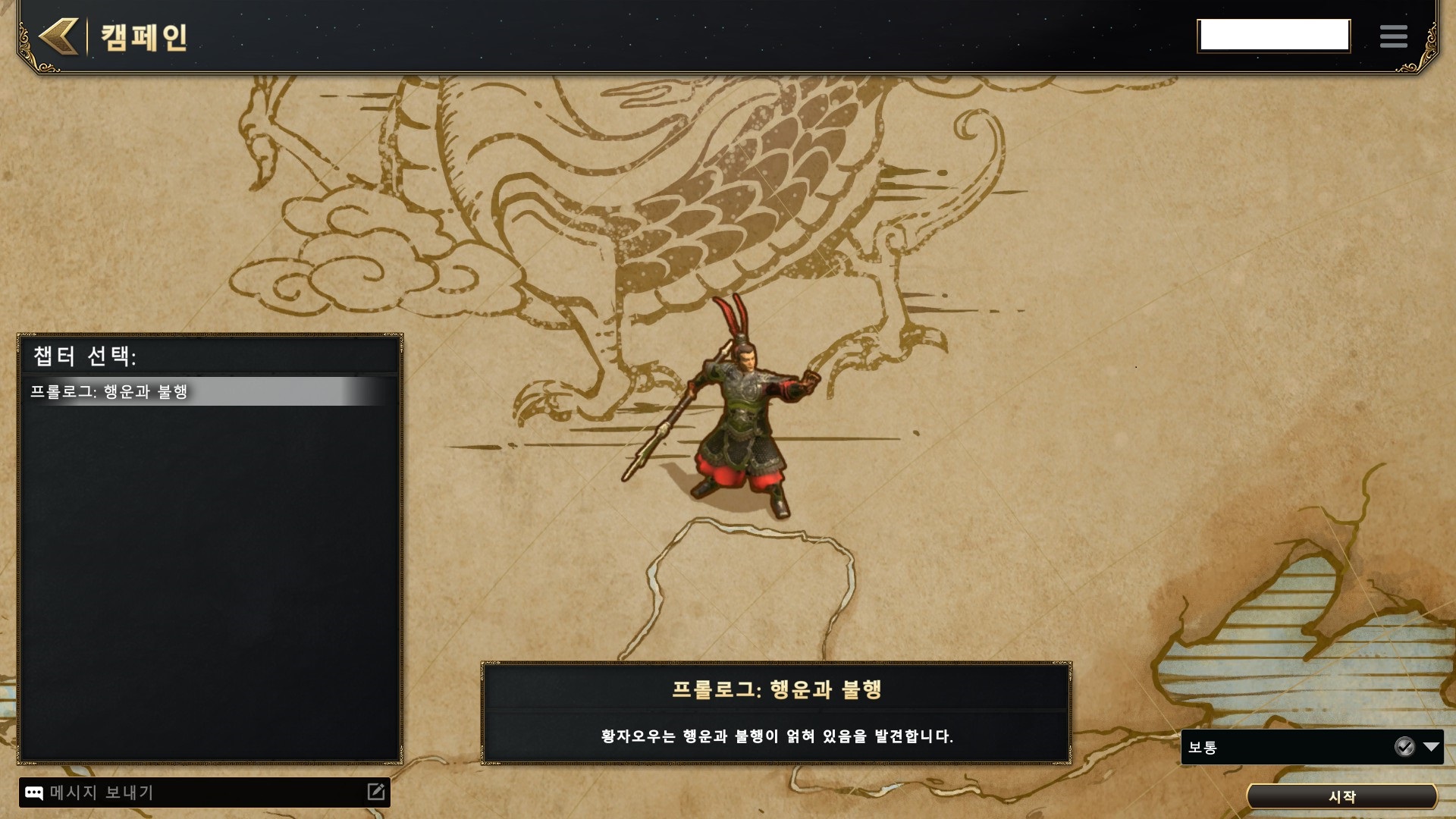Open the chat compose pencil icon
Viewport: 1456px width, 819px height.
pos(376,792)
